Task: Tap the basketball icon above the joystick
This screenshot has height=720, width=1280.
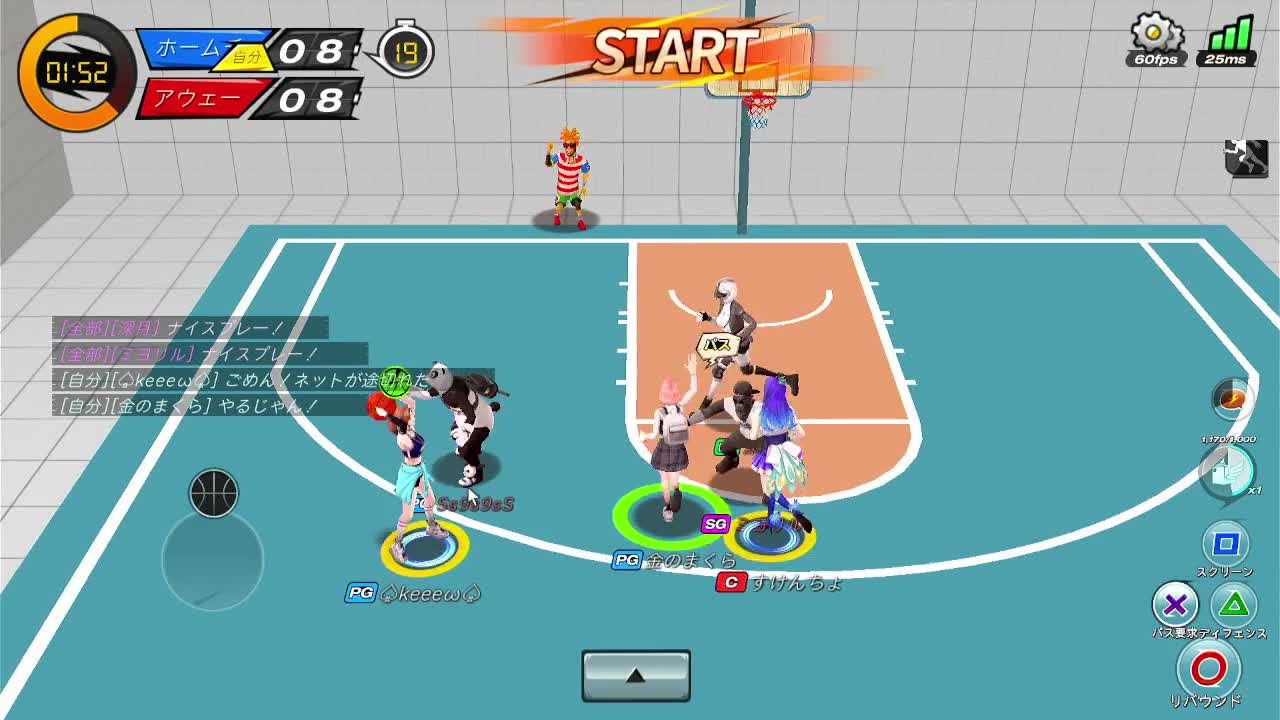Action: [213, 493]
